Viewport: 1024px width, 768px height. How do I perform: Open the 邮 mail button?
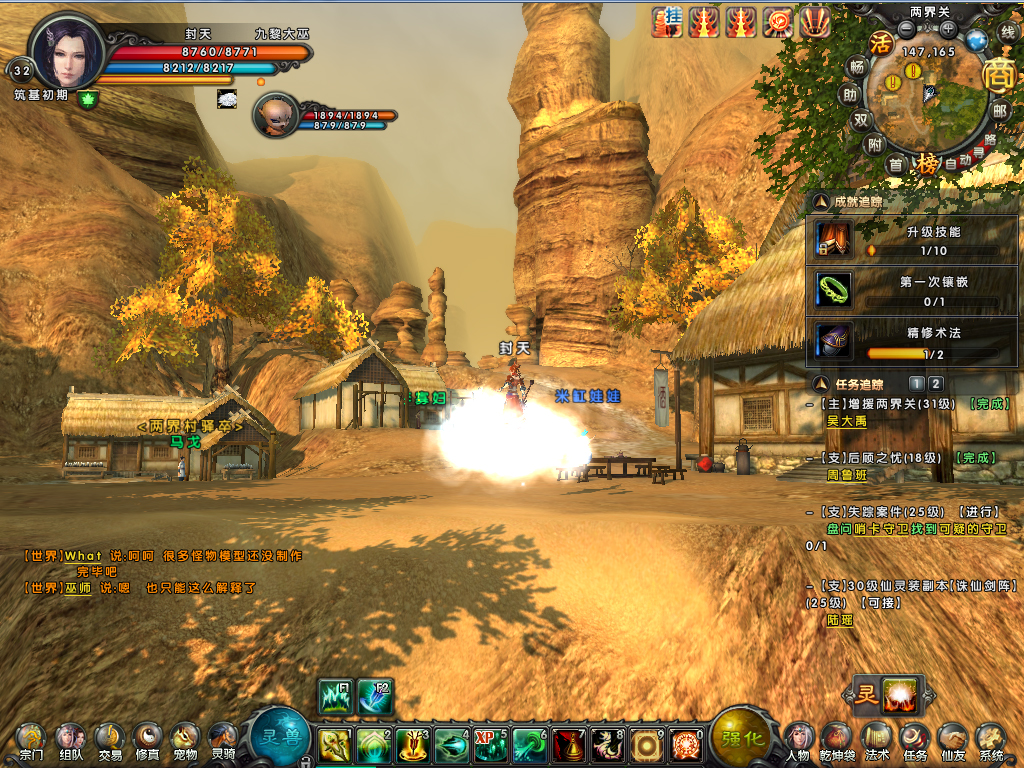pyautogui.click(x=999, y=110)
